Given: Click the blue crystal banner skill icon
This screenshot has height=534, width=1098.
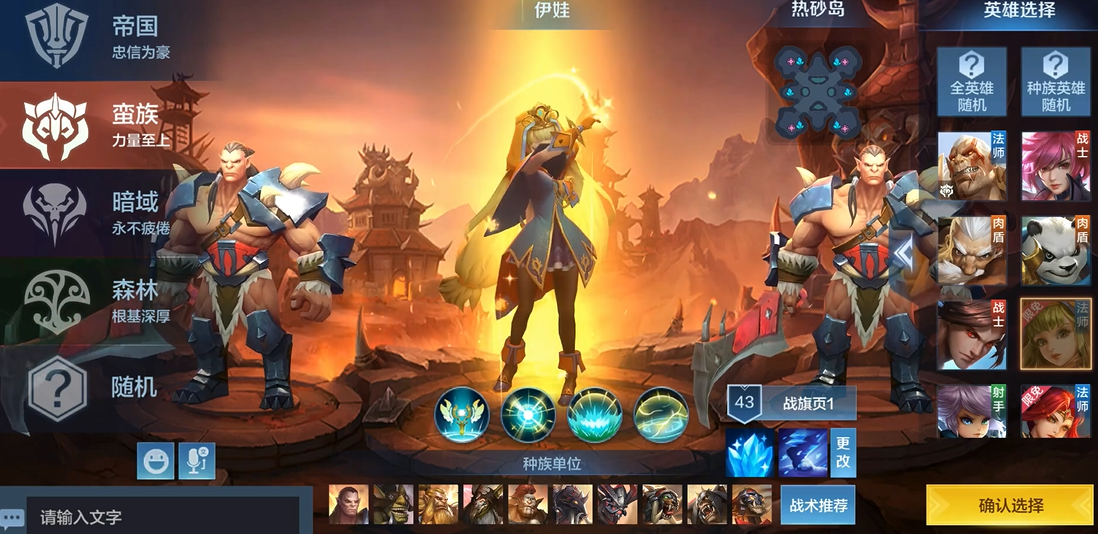Looking at the screenshot, I should [750, 453].
